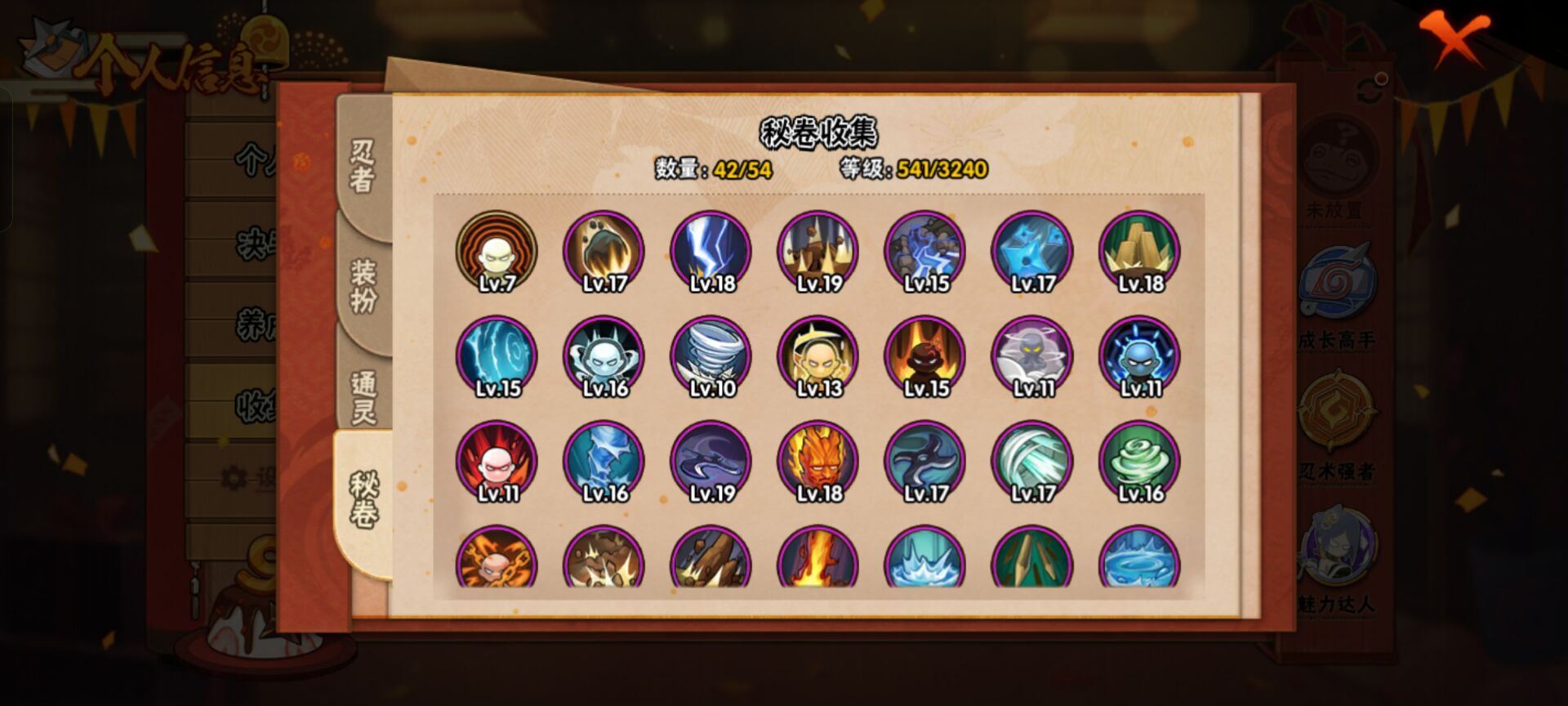Select the Lv.15 blue water vortex scroll

tap(497, 356)
